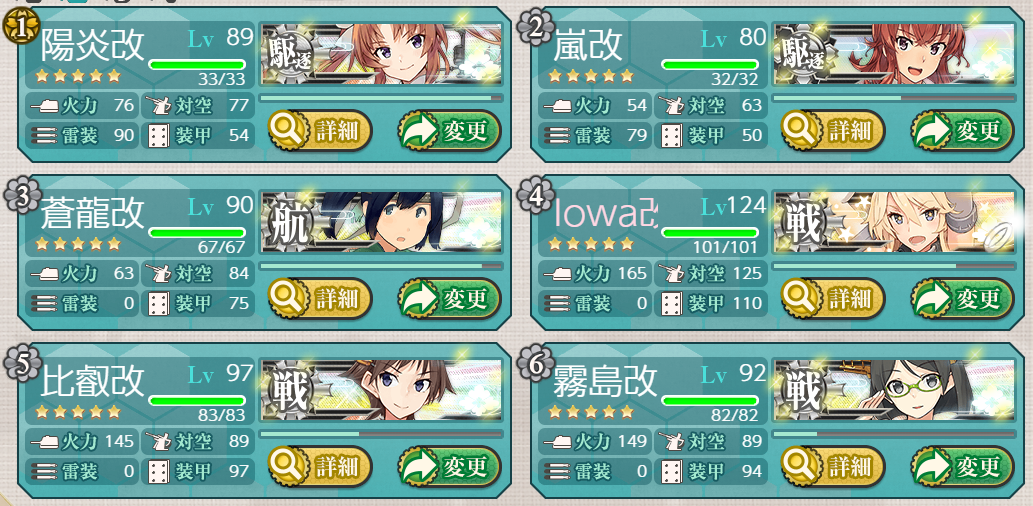Open Iowa改 詳細 details
Screen dimensions: 1033x506
[x=831, y=298]
